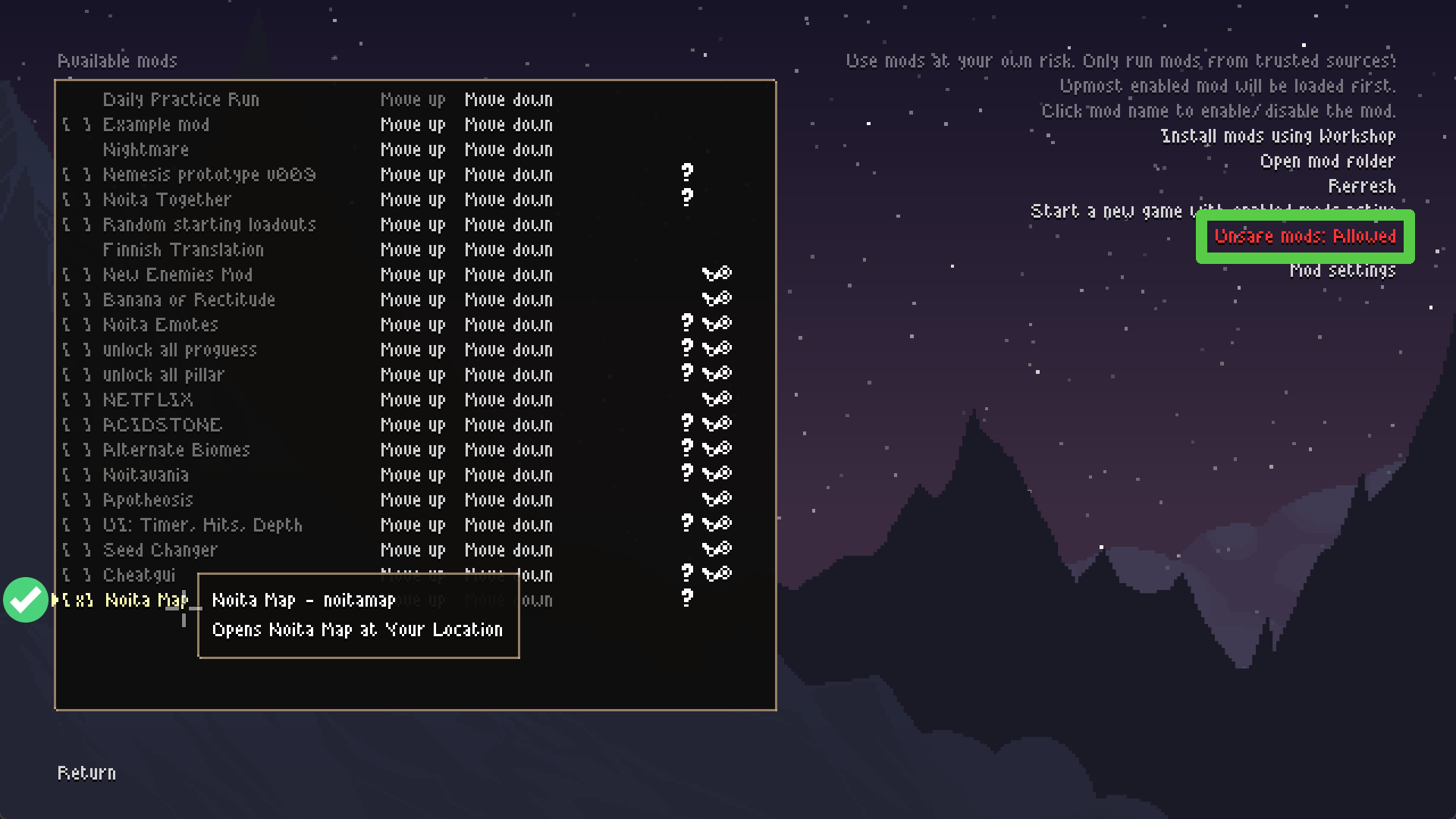This screenshot has width=1456, height=819.
Task: Refresh the mod list
Action: click(1361, 187)
